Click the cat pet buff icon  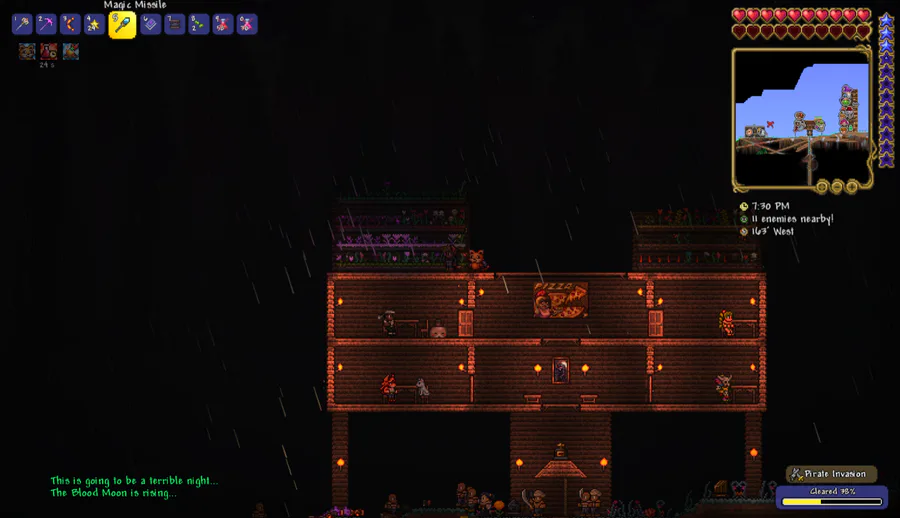(27, 51)
